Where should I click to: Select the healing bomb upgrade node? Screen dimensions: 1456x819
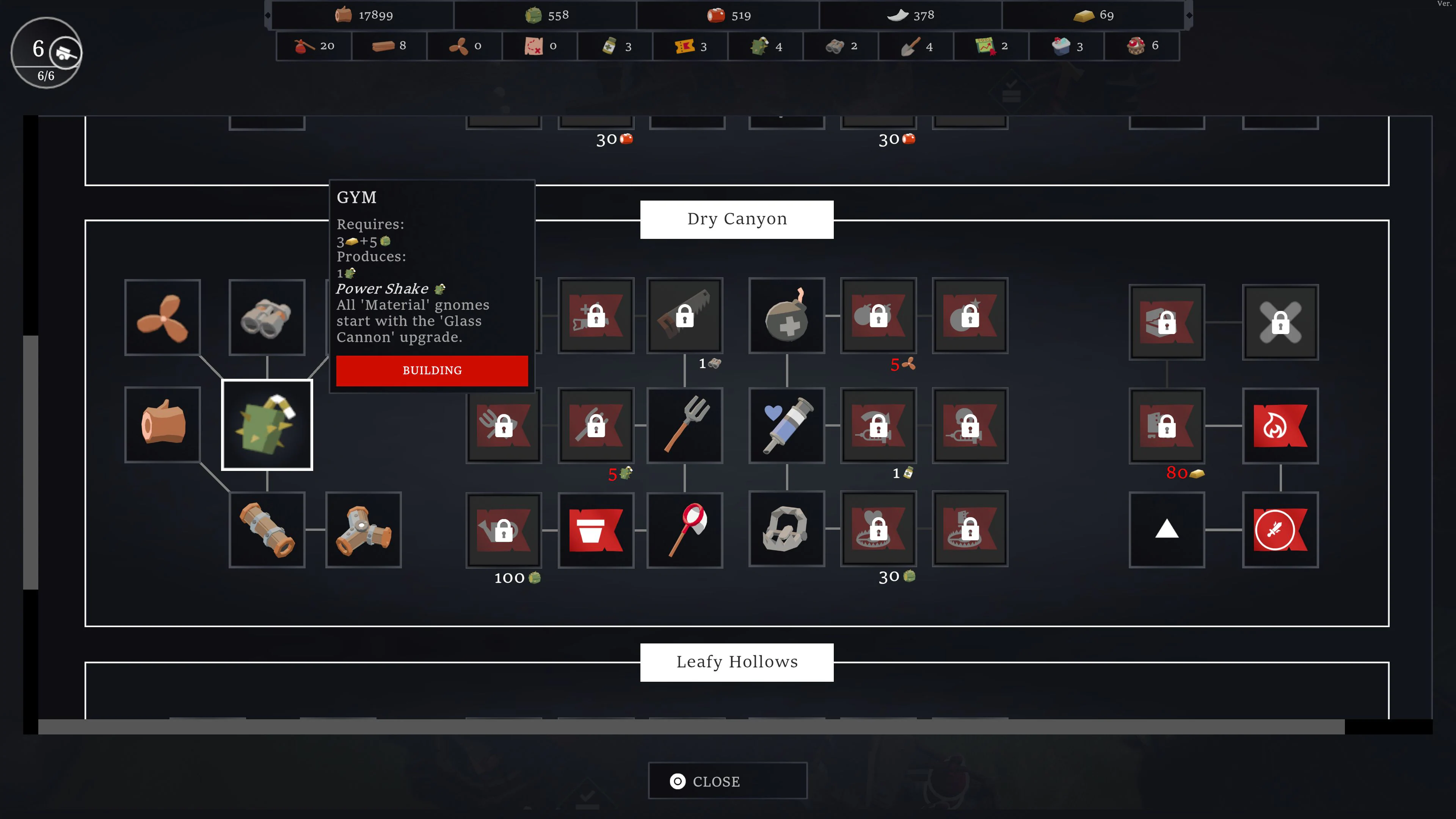coord(786,317)
